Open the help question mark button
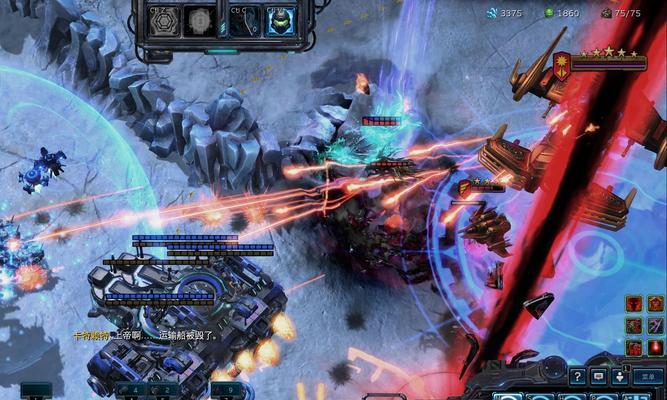The width and height of the screenshot is (667, 400). tap(577, 376)
